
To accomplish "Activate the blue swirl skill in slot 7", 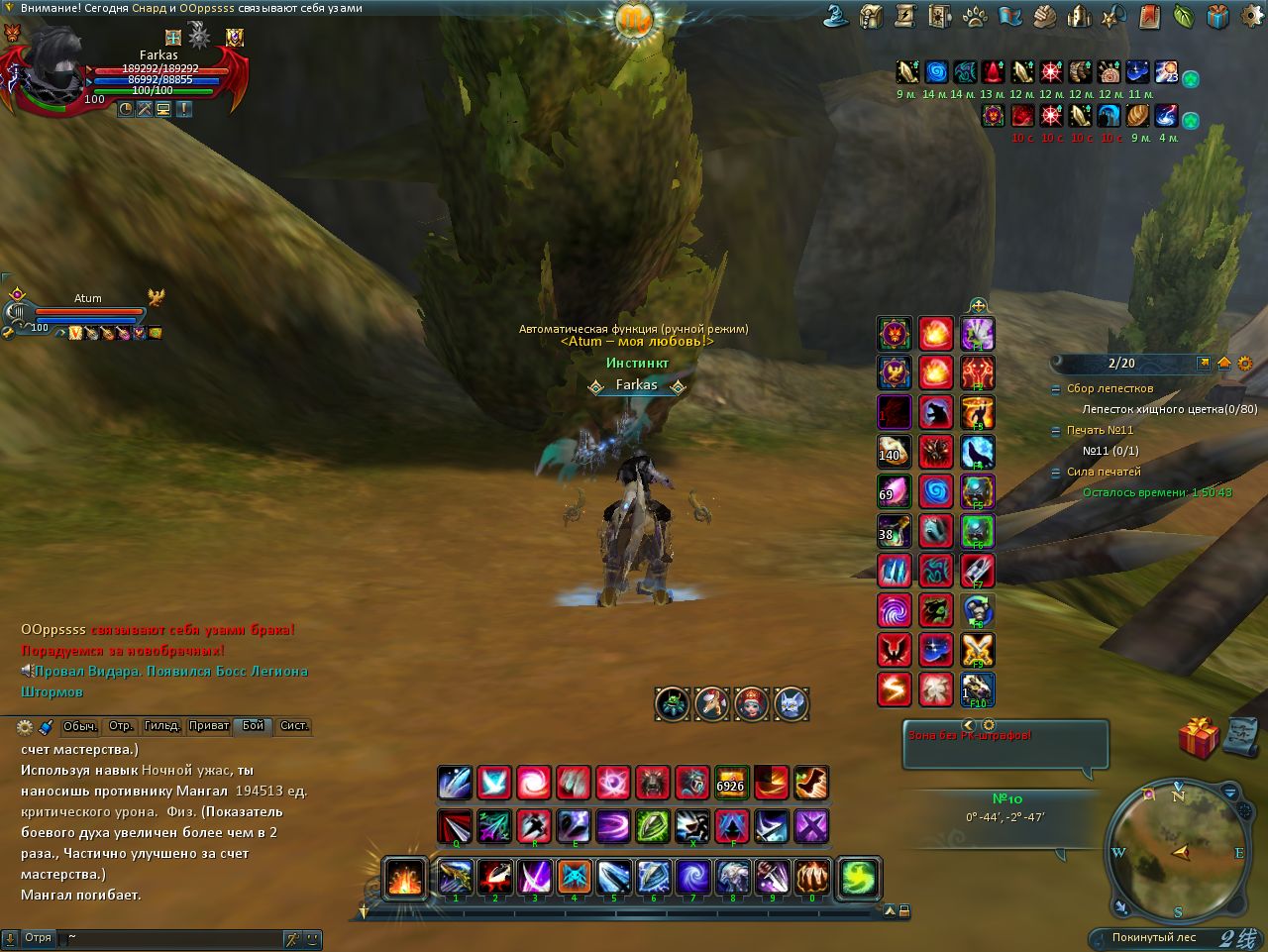I will click(x=692, y=876).
